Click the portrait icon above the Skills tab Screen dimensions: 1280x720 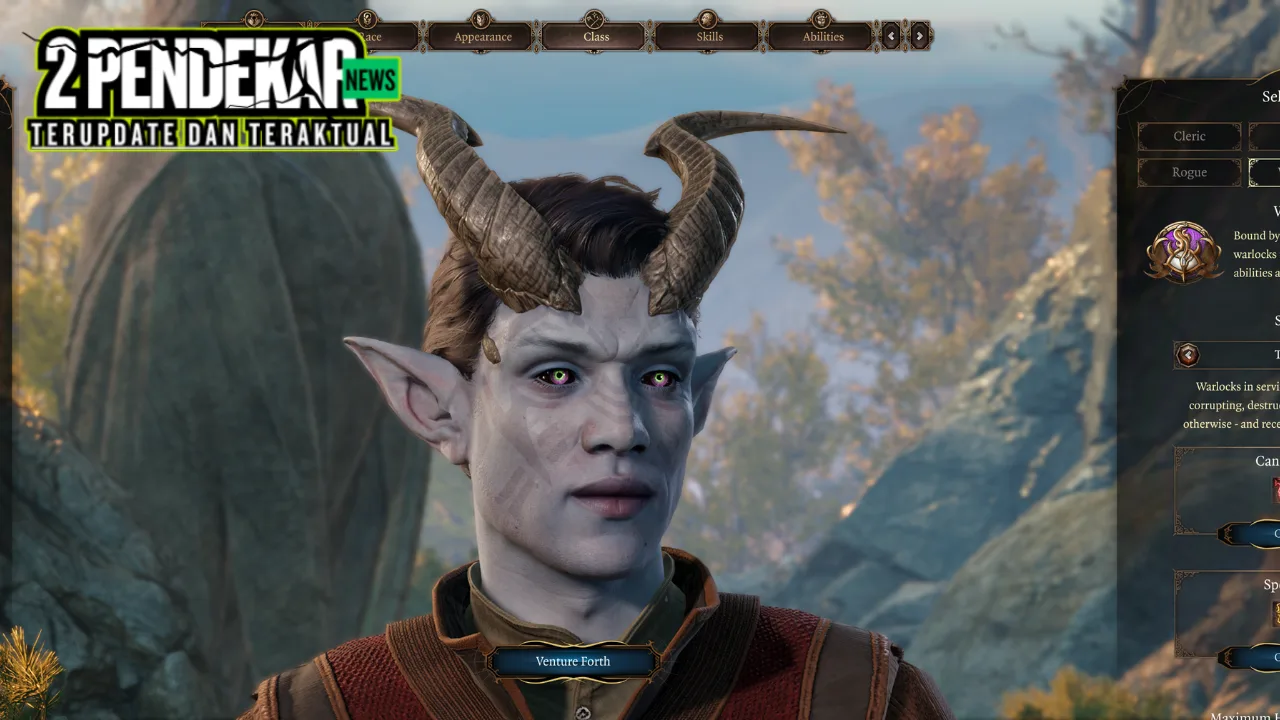[x=708, y=17]
